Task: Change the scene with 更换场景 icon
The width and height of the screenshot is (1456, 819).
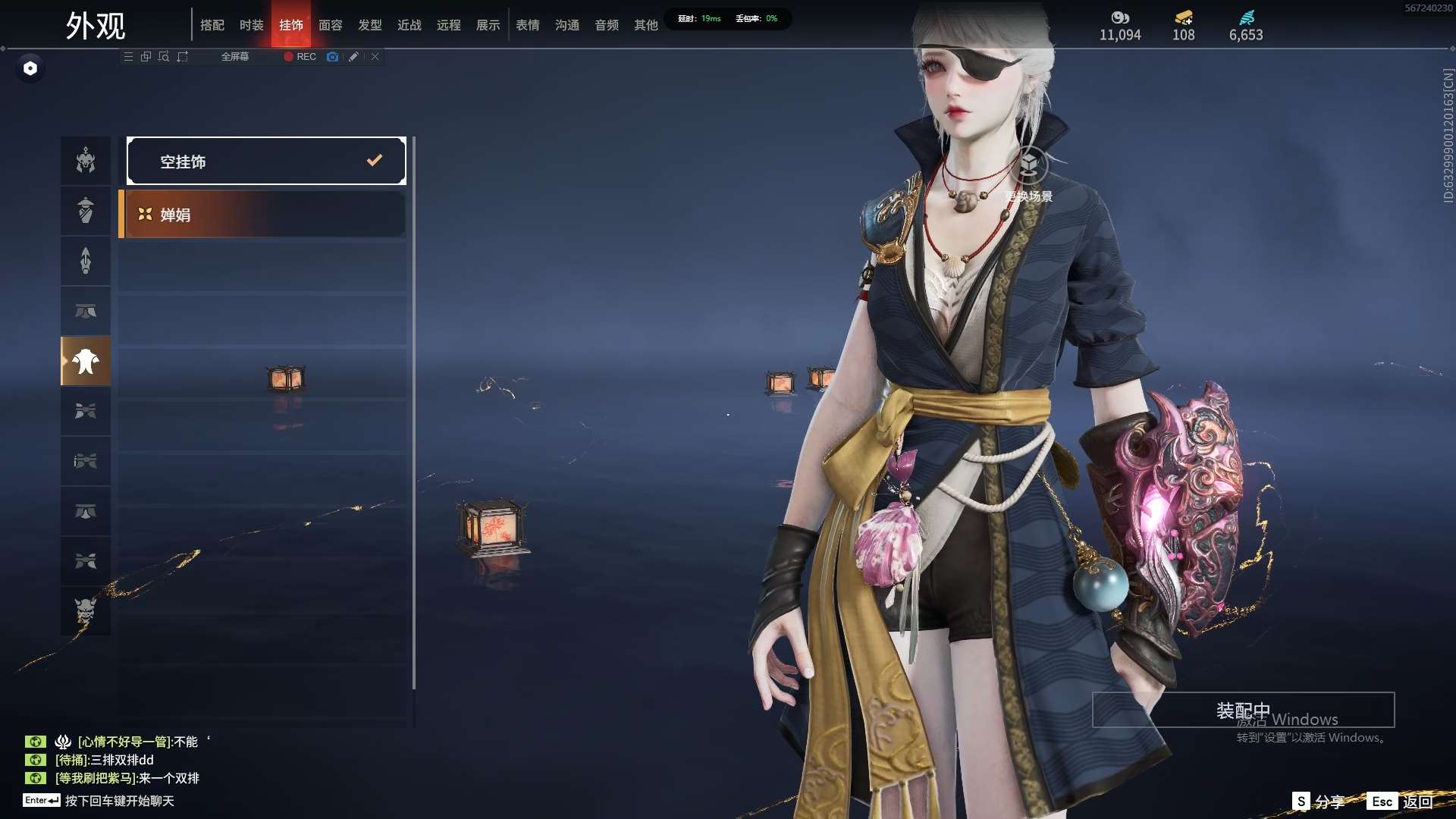Action: [1028, 167]
